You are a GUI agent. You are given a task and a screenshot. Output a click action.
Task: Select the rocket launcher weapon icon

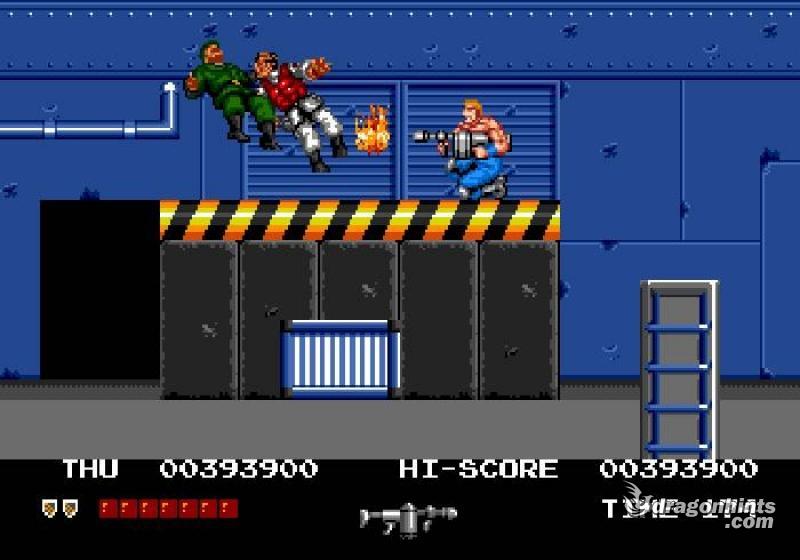(406, 516)
